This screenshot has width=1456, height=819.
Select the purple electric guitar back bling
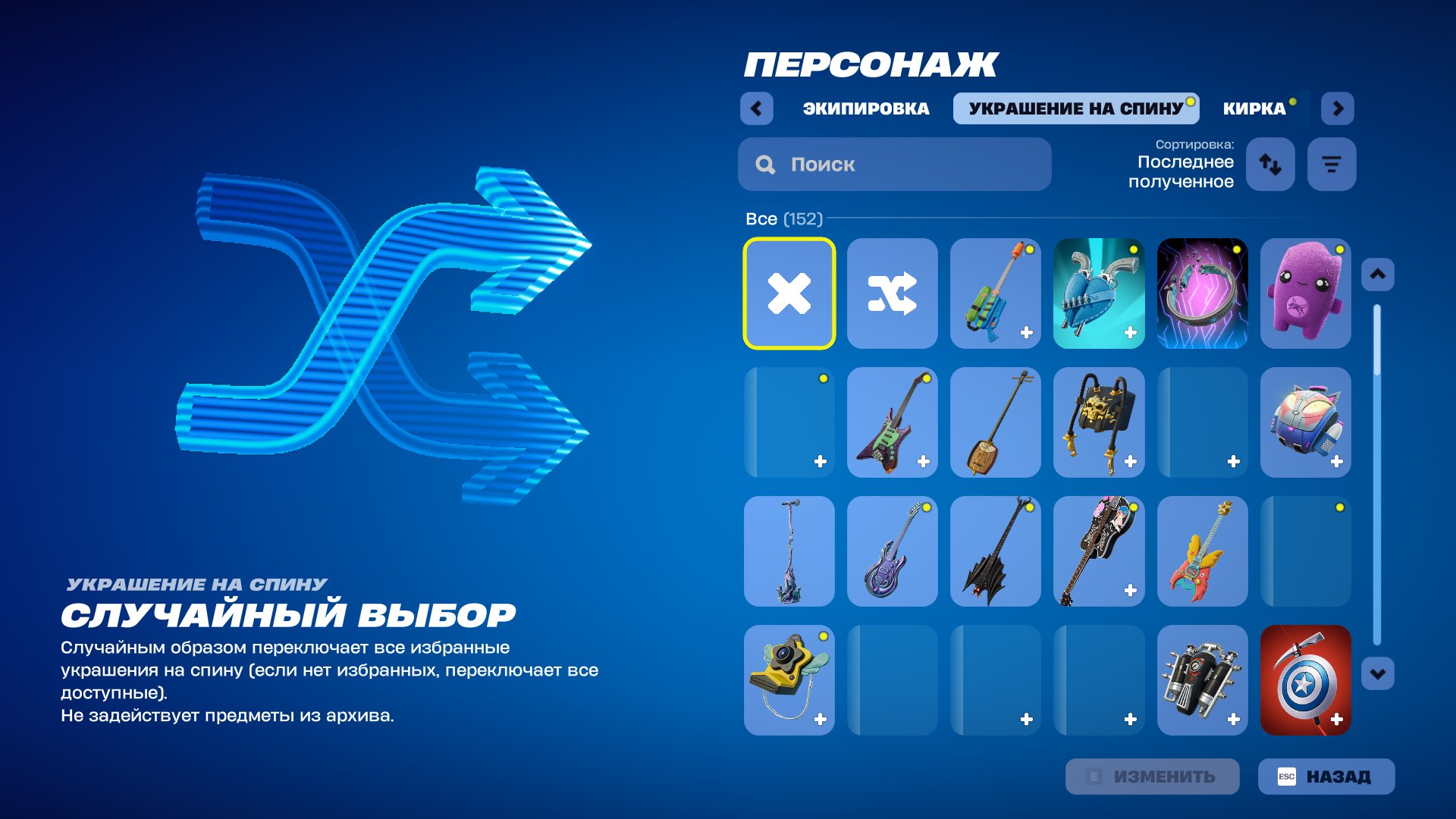892,551
